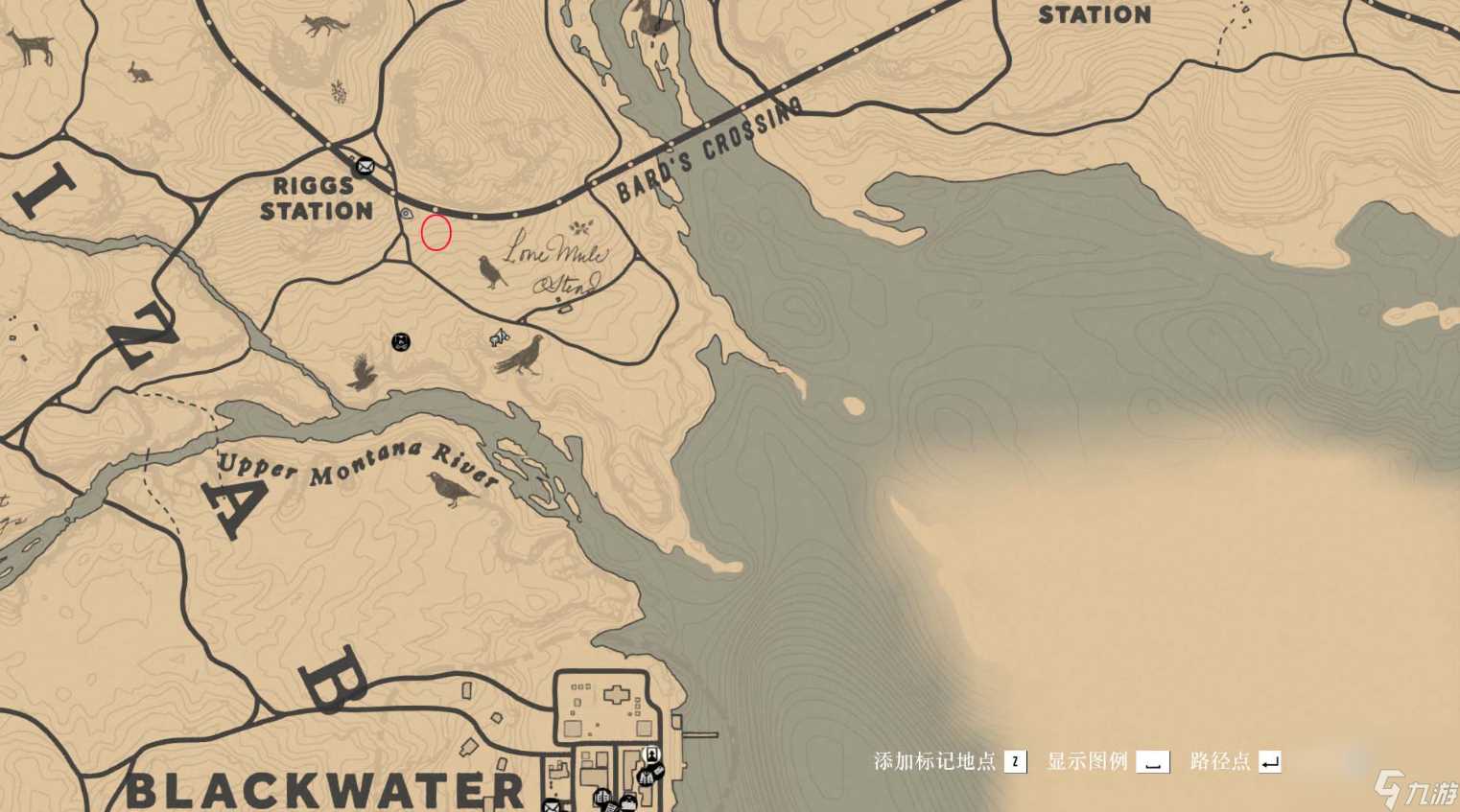Select the black round marker below Riggs Station
The height and width of the screenshot is (812, 1460).
point(401,341)
